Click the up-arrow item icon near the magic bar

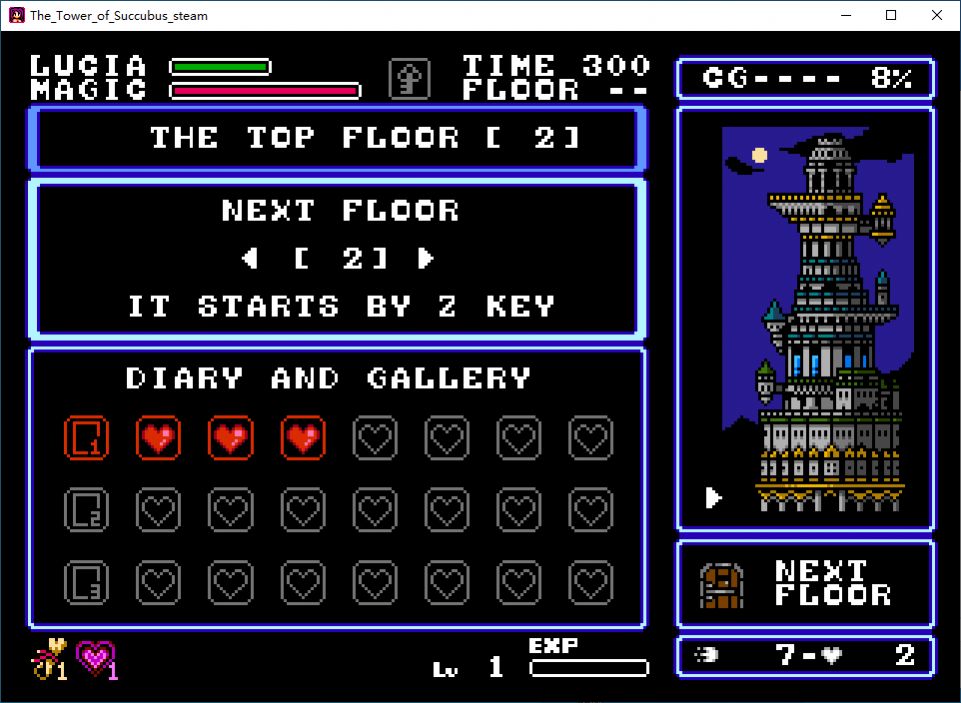click(x=409, y=78)
